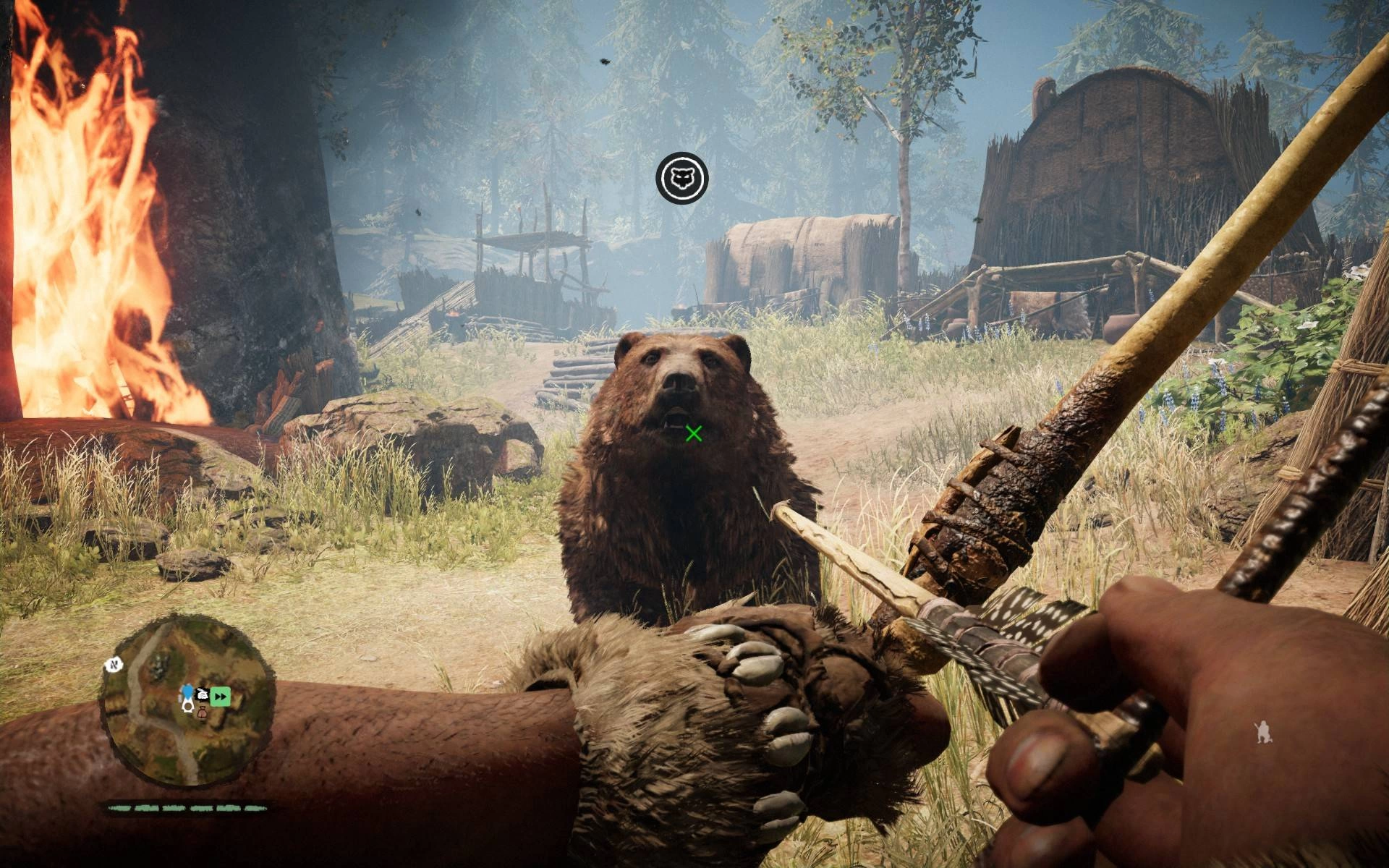Screen dimensions: 1389x868
Task: Open the circular minimap
Action: [187, 701]
